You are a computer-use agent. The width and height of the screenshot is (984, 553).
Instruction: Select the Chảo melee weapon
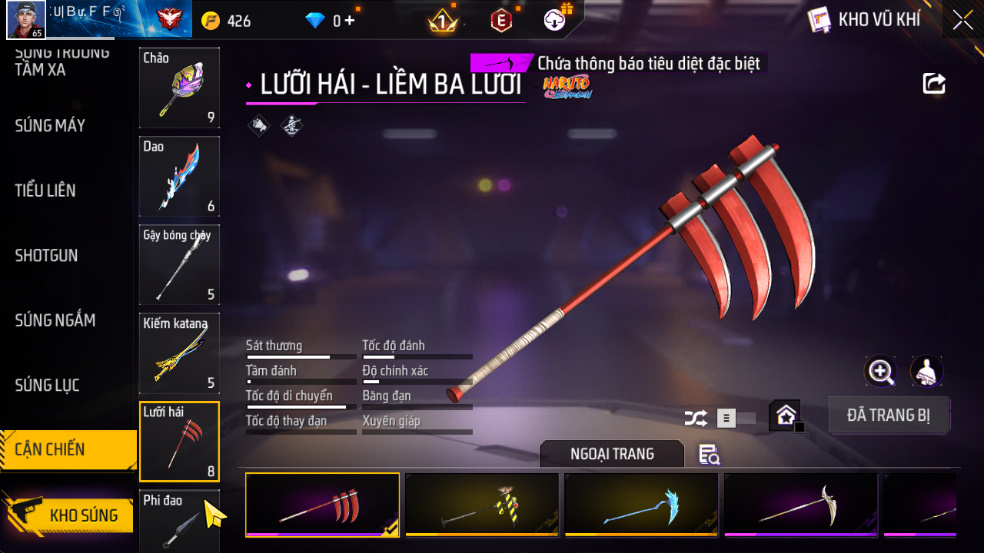(179, 88)
